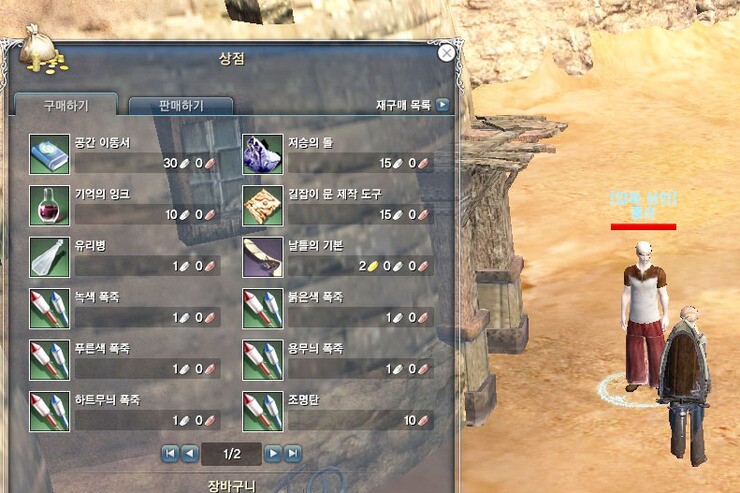Select the 붉은색 폭죽 firework
The image size is (740, 493).
click(x=263, y=308)
